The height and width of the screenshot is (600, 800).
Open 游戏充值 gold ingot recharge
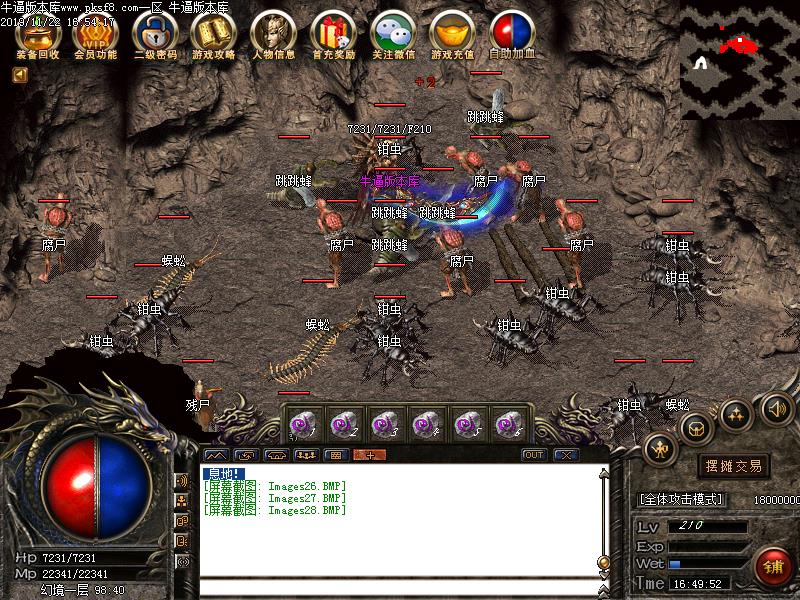(x=452, y=33)
